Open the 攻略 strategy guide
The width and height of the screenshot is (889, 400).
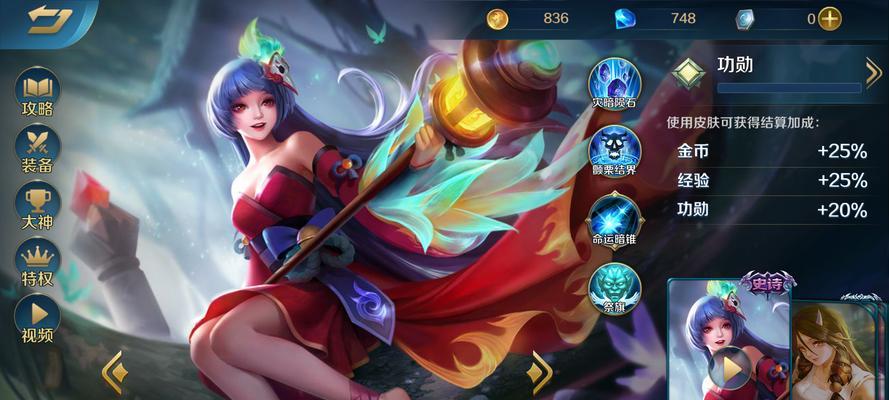37,92
